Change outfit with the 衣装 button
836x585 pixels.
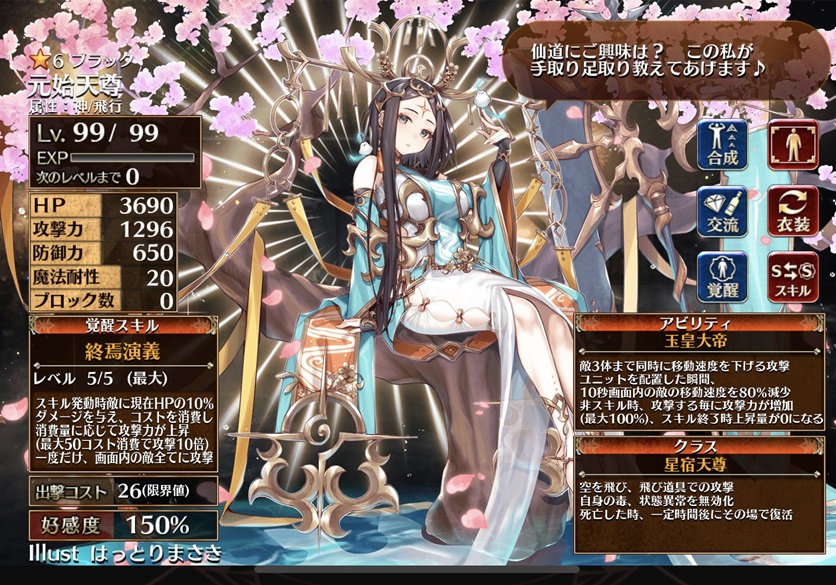[x=792, y=211]
